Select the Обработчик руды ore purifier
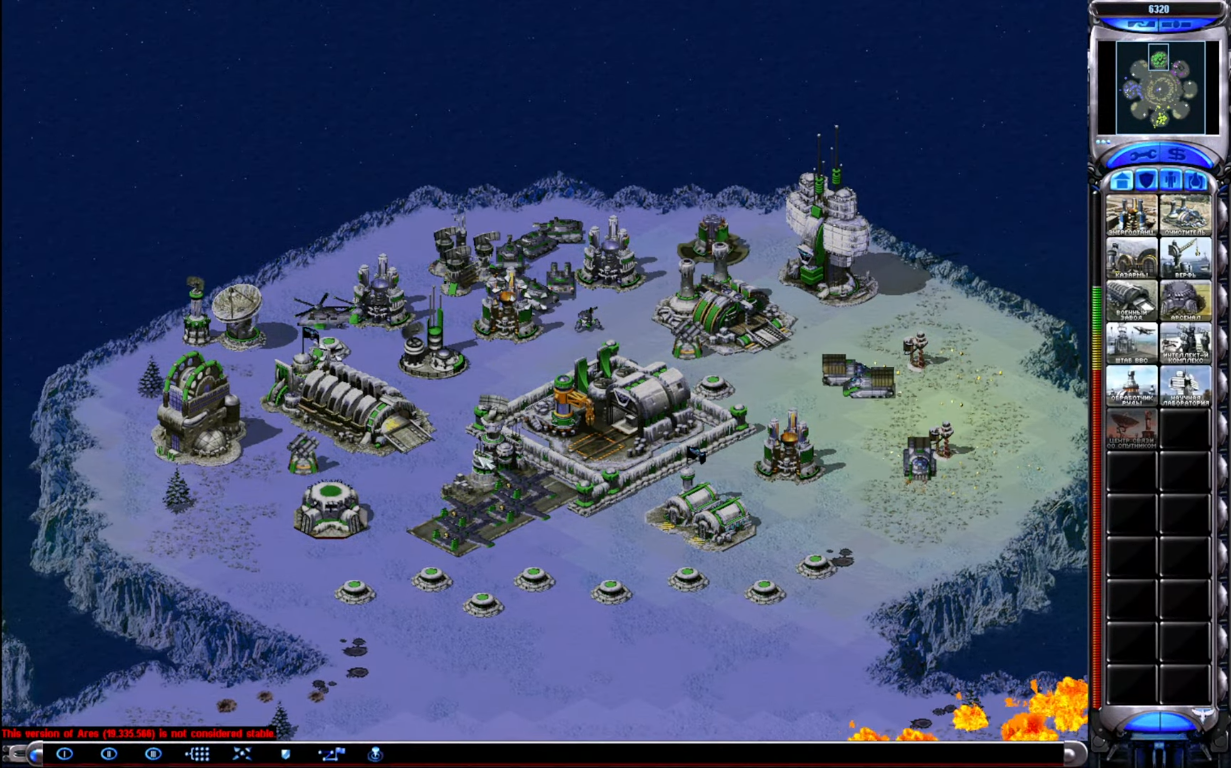Viewport: 1231px width, 768px height. tap(1132, 386)
